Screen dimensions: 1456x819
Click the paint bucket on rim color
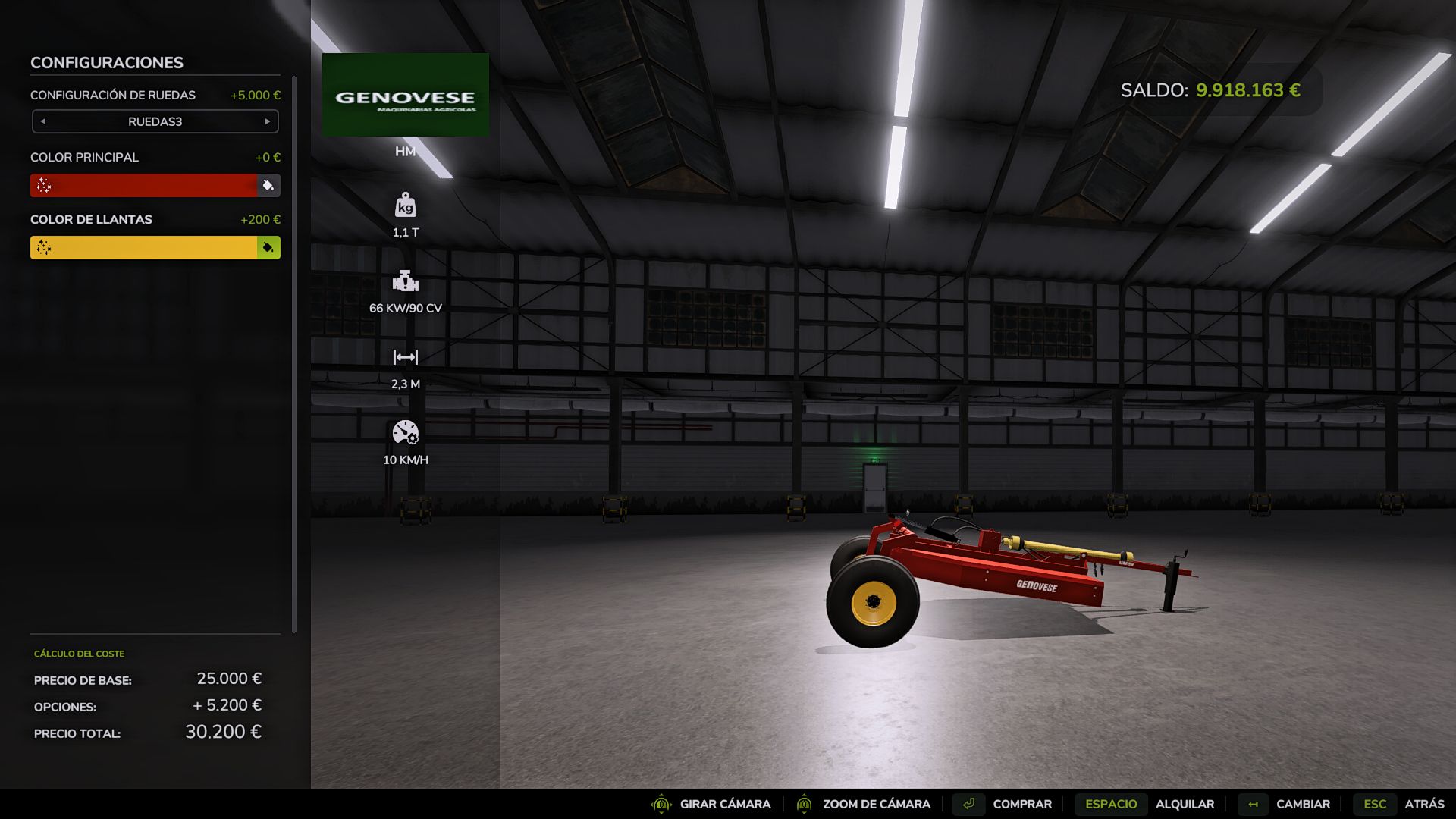(x=268, y=248)
